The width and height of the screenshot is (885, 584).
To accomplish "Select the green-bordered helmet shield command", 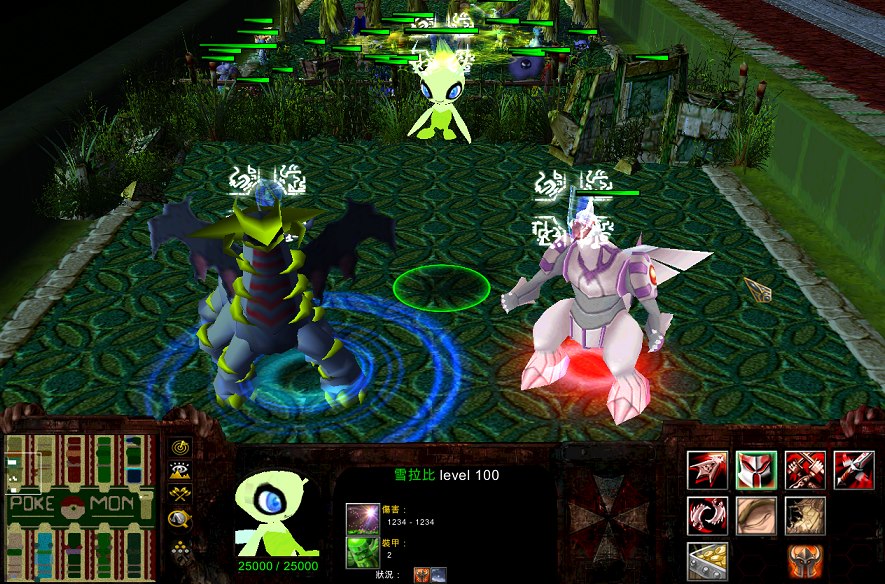I will click(x=756, y=470).
